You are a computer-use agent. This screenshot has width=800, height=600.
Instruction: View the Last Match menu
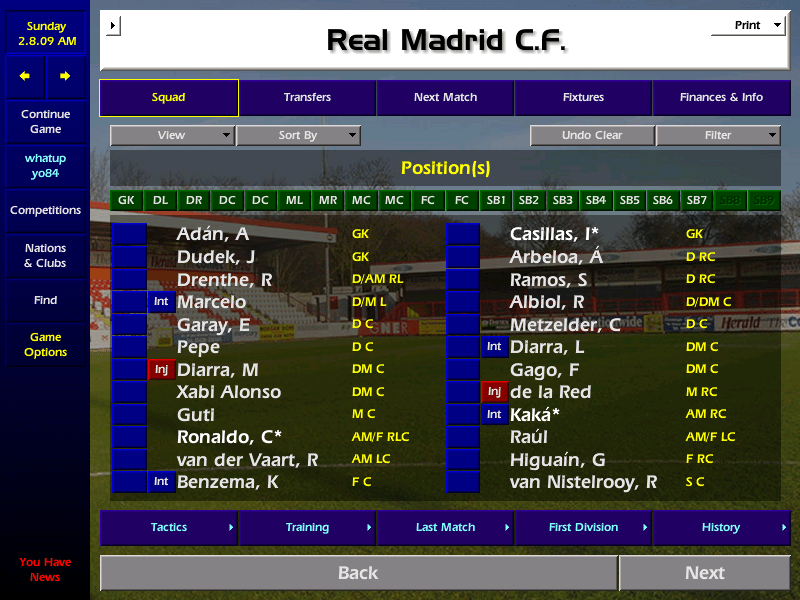tap(445, 527)
